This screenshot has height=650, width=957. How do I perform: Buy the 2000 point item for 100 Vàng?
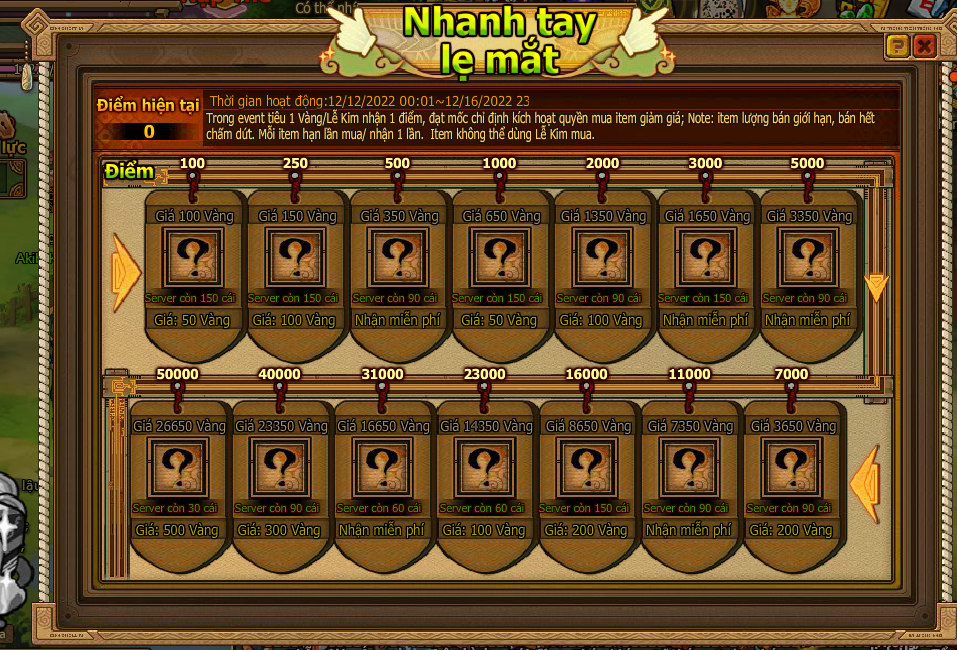click(602, 320)
